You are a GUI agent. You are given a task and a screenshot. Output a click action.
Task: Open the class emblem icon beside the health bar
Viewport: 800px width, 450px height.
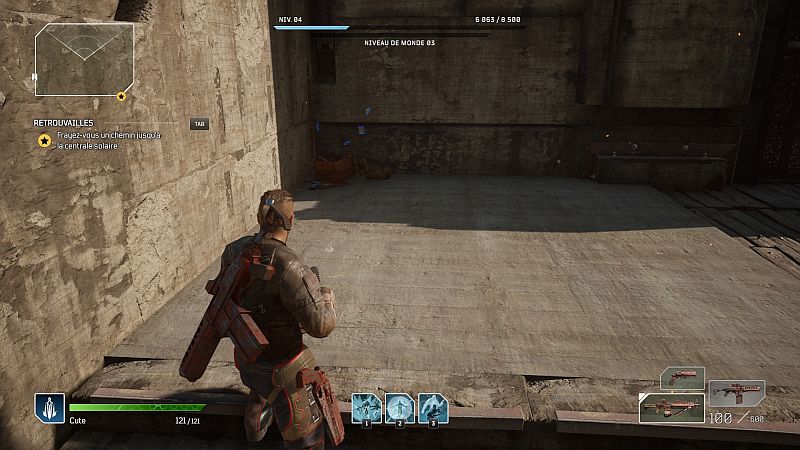click(x=49, y=407)
